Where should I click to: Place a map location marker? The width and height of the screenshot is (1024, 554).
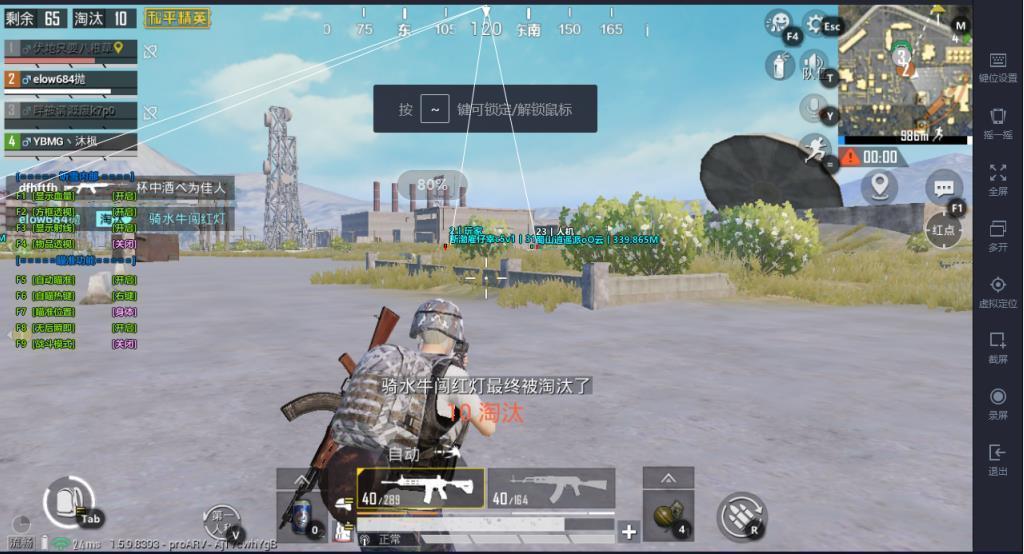[879, 186]
